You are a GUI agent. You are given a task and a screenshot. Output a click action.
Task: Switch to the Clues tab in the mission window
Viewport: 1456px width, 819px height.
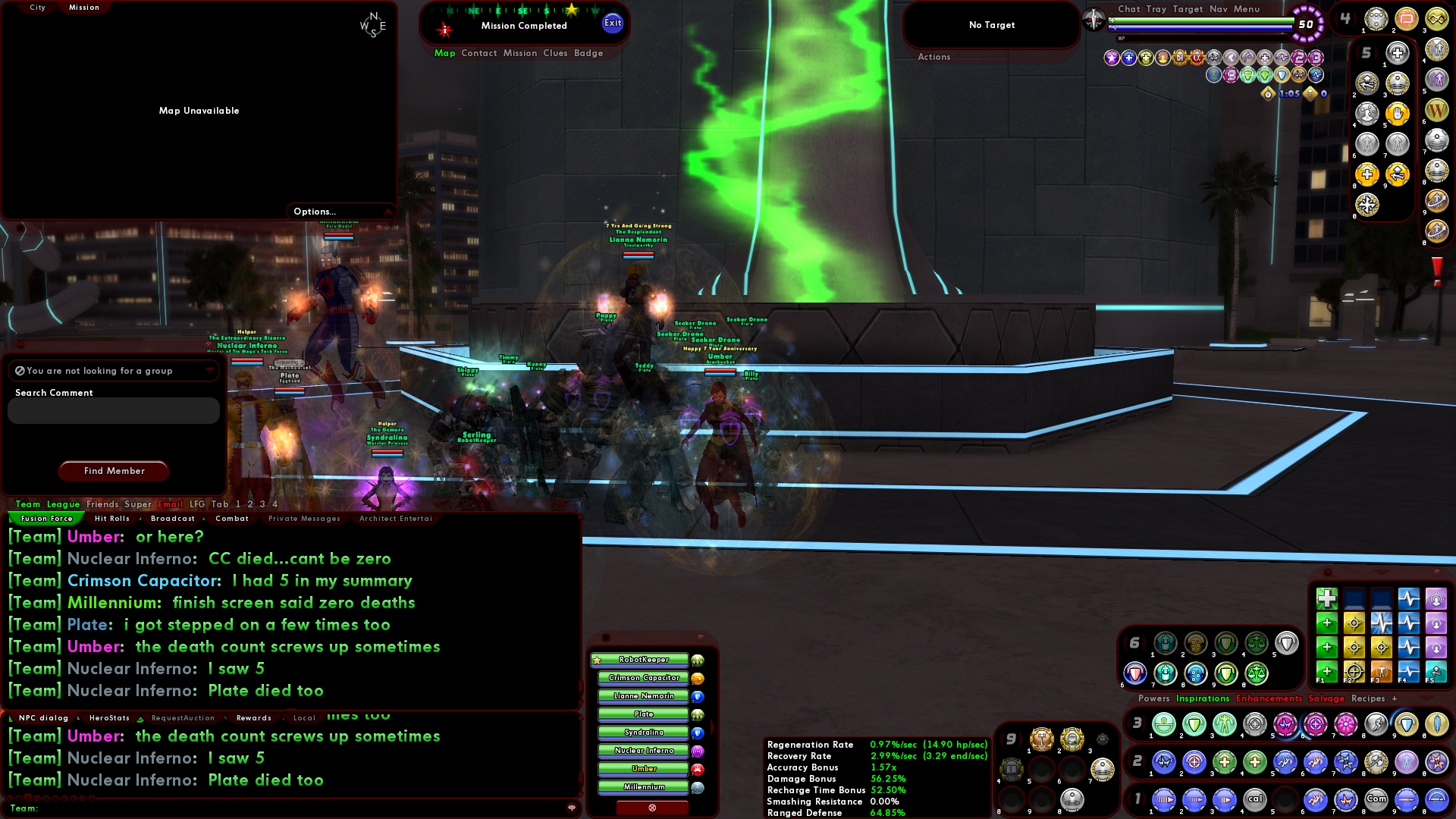pos(554,53)
